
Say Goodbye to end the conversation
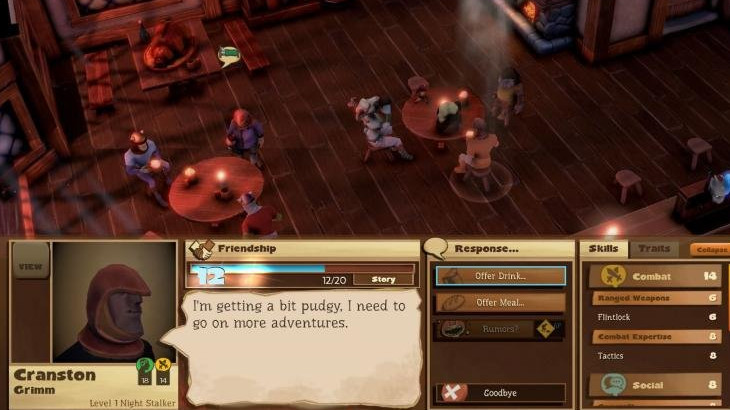[501, 393]
